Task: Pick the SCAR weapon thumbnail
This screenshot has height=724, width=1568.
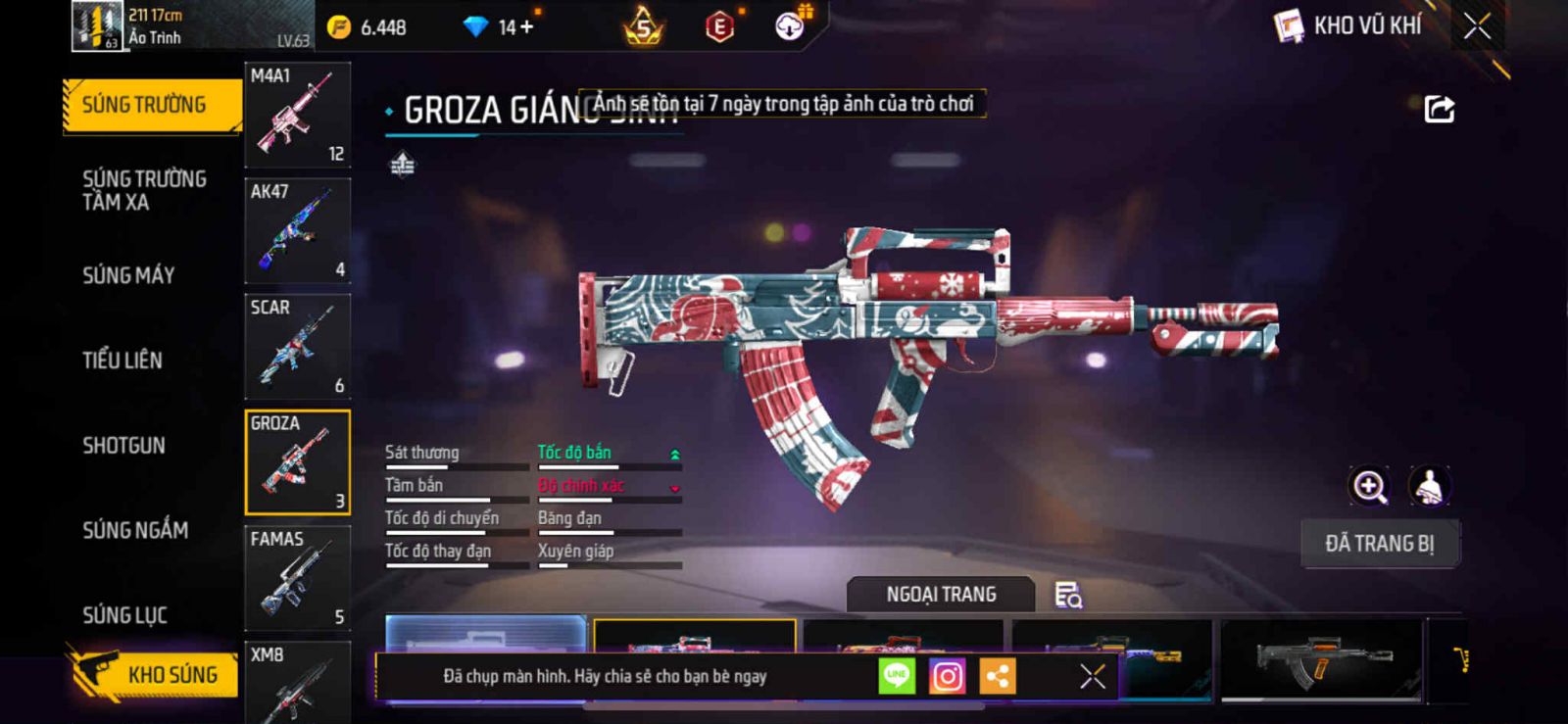Action: coord(297,347)
